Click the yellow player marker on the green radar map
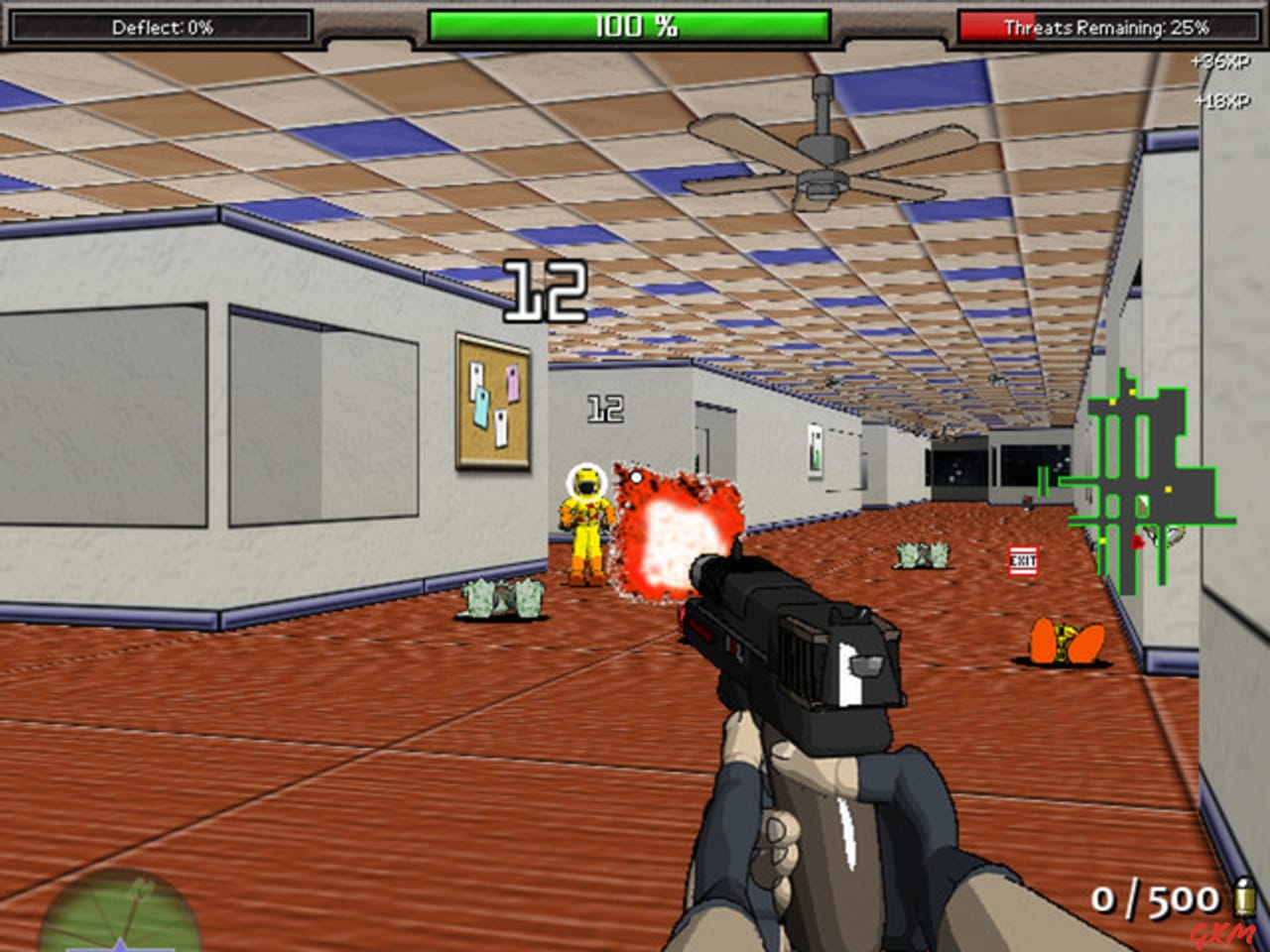Image resolution: width=1270 pixels, height=952 pixels. click(x=1168, y=490)
